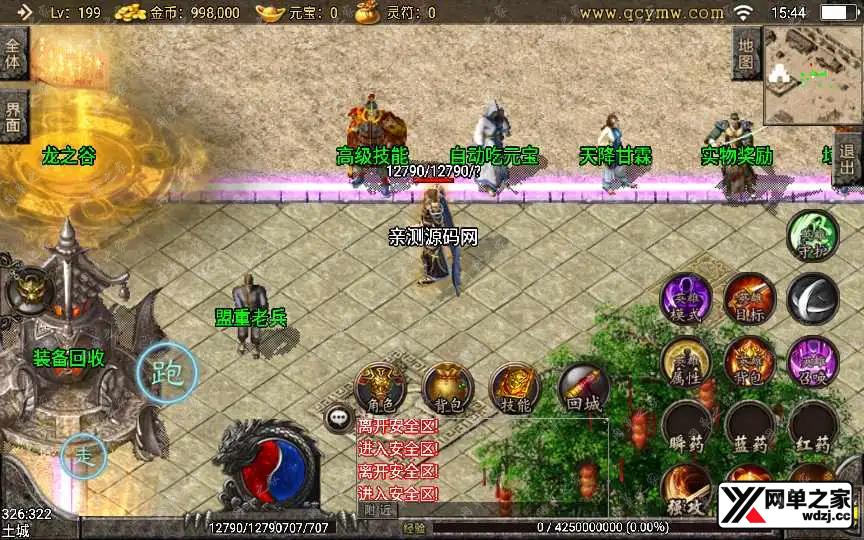The height and width of the screenshot is (540, 864).
Task: Open the 英雄背包 hero bag icon
Action: pos(749,362)
